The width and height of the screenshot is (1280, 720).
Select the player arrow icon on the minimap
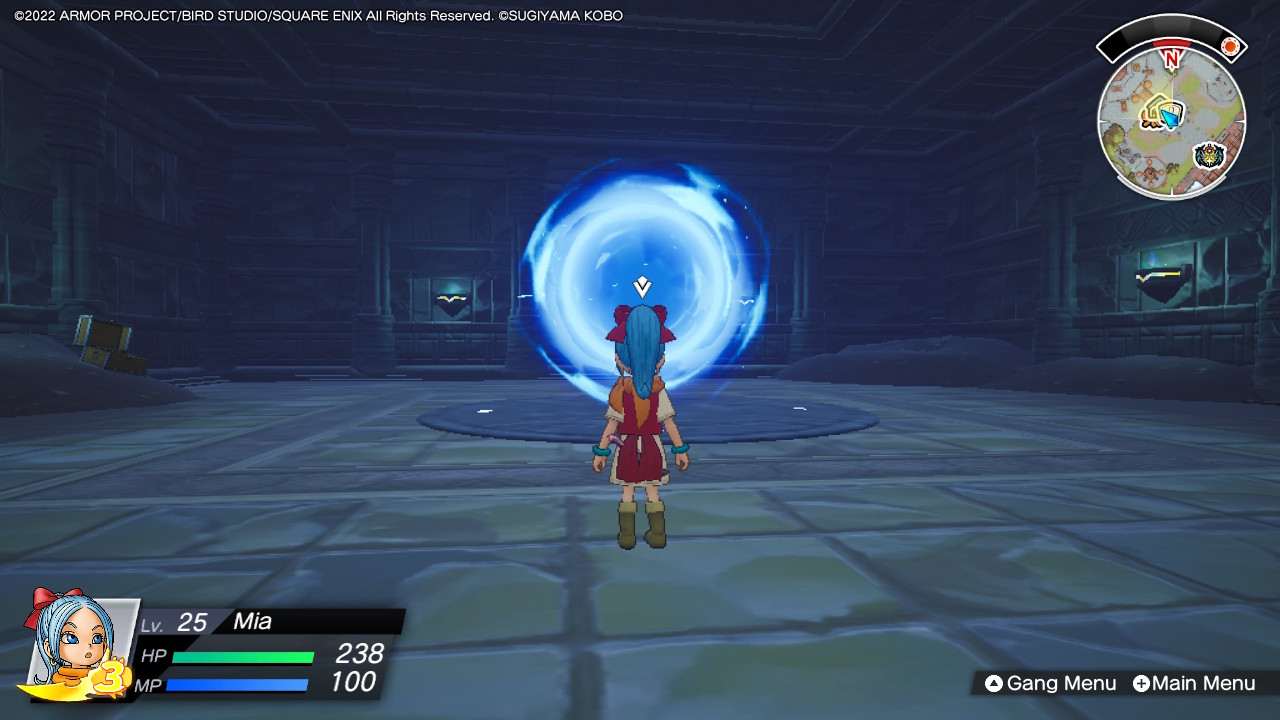click(x=1169, y=117)
